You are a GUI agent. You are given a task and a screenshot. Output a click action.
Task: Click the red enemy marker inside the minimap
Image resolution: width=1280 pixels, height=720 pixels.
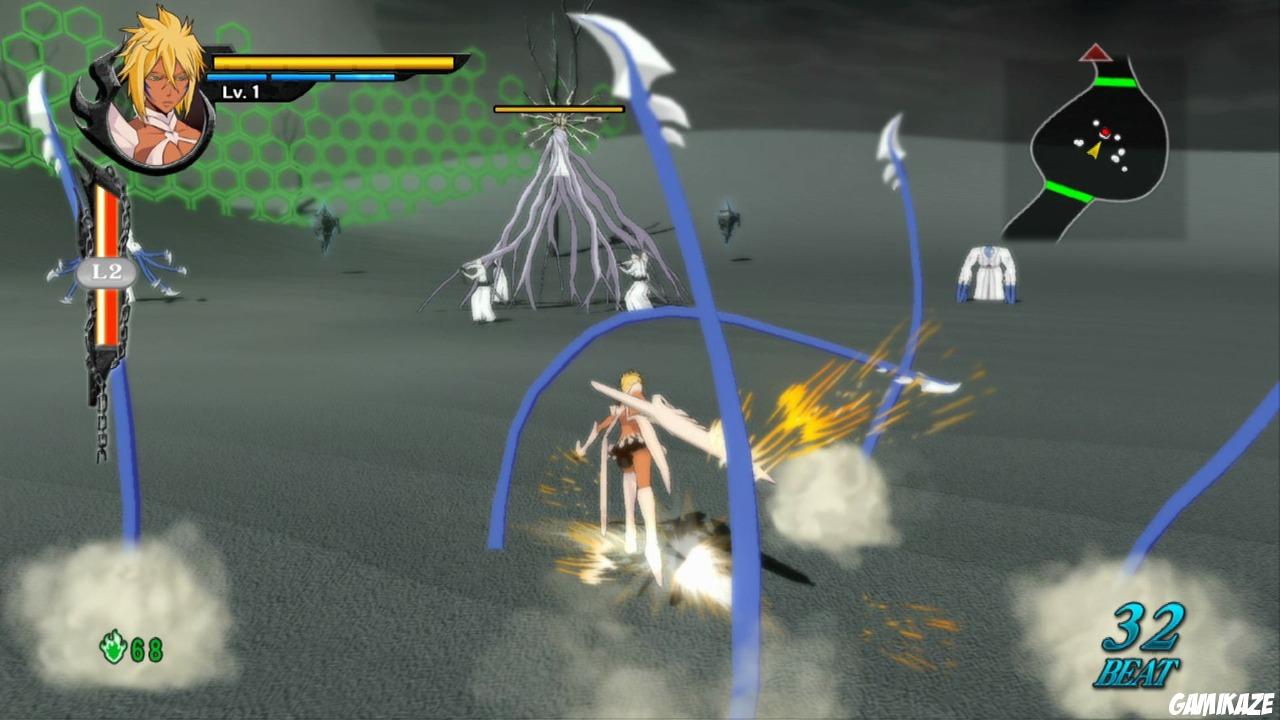tap(1105, 131)
